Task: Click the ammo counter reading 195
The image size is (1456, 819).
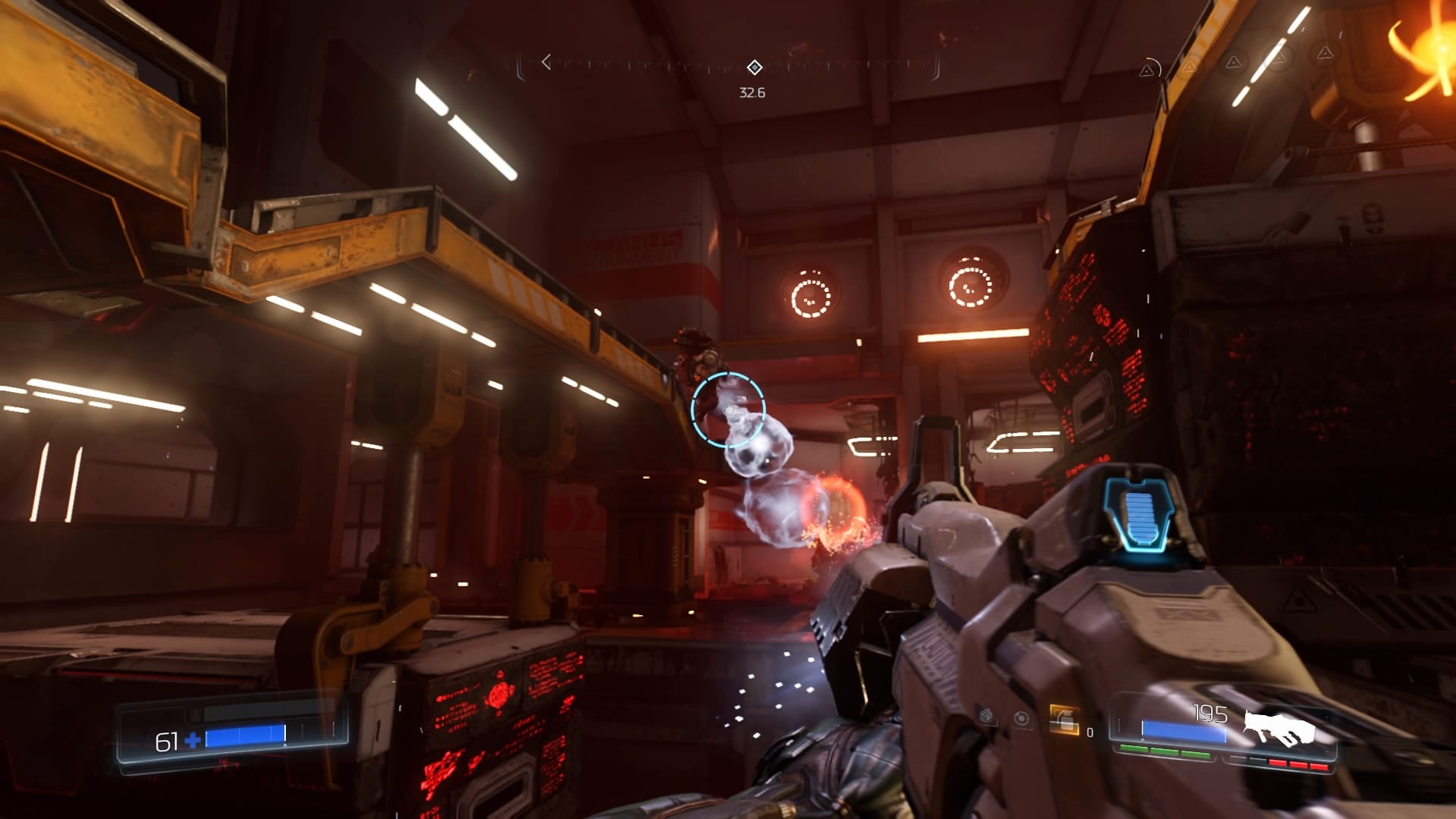Action: tap(1211, 713)
